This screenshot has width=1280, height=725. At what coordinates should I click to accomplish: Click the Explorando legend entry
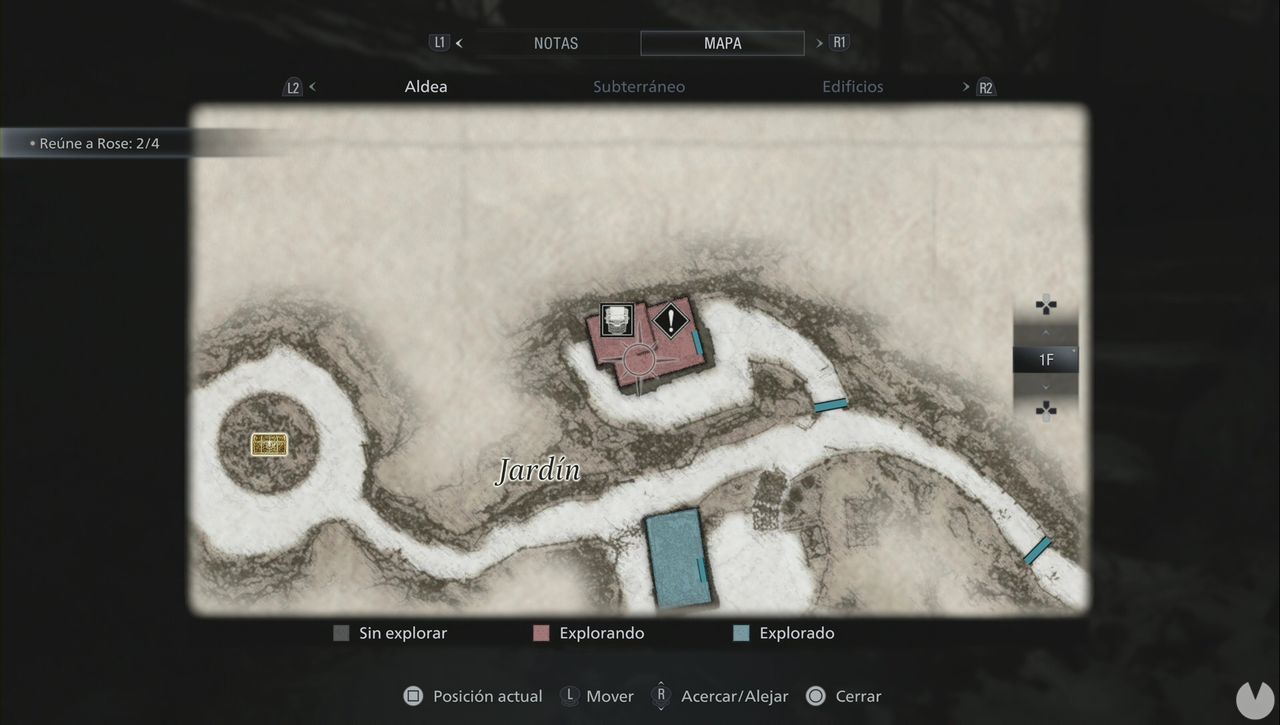(601, 633)
